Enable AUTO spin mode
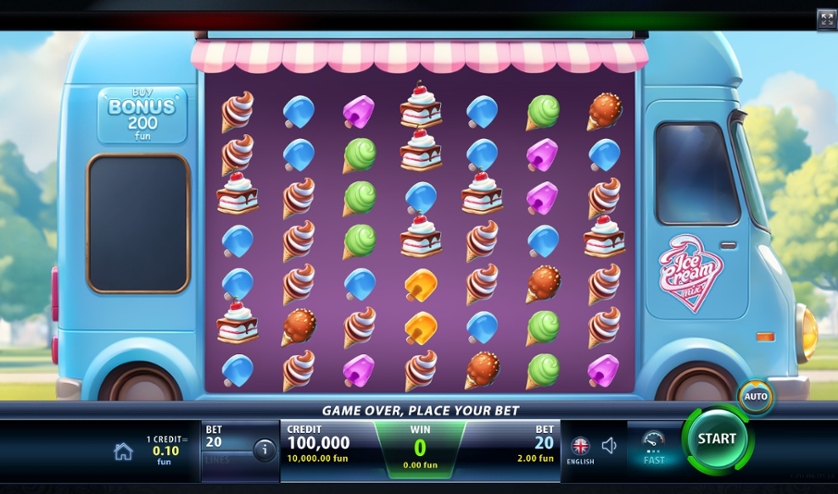838x494 pixels. point(755,397)
